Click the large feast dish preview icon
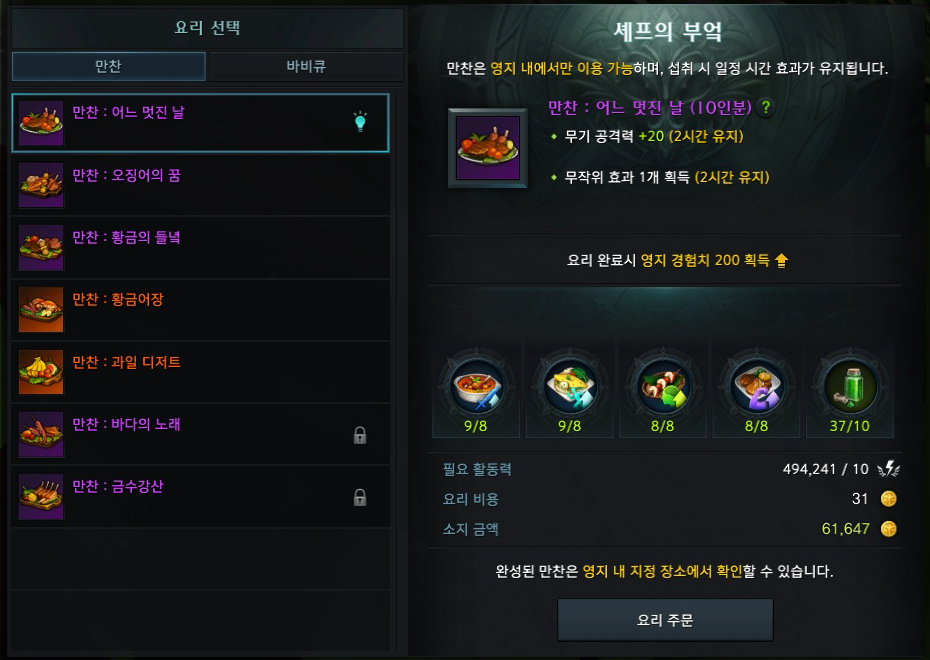930x660 pixels. pos(489,147)
